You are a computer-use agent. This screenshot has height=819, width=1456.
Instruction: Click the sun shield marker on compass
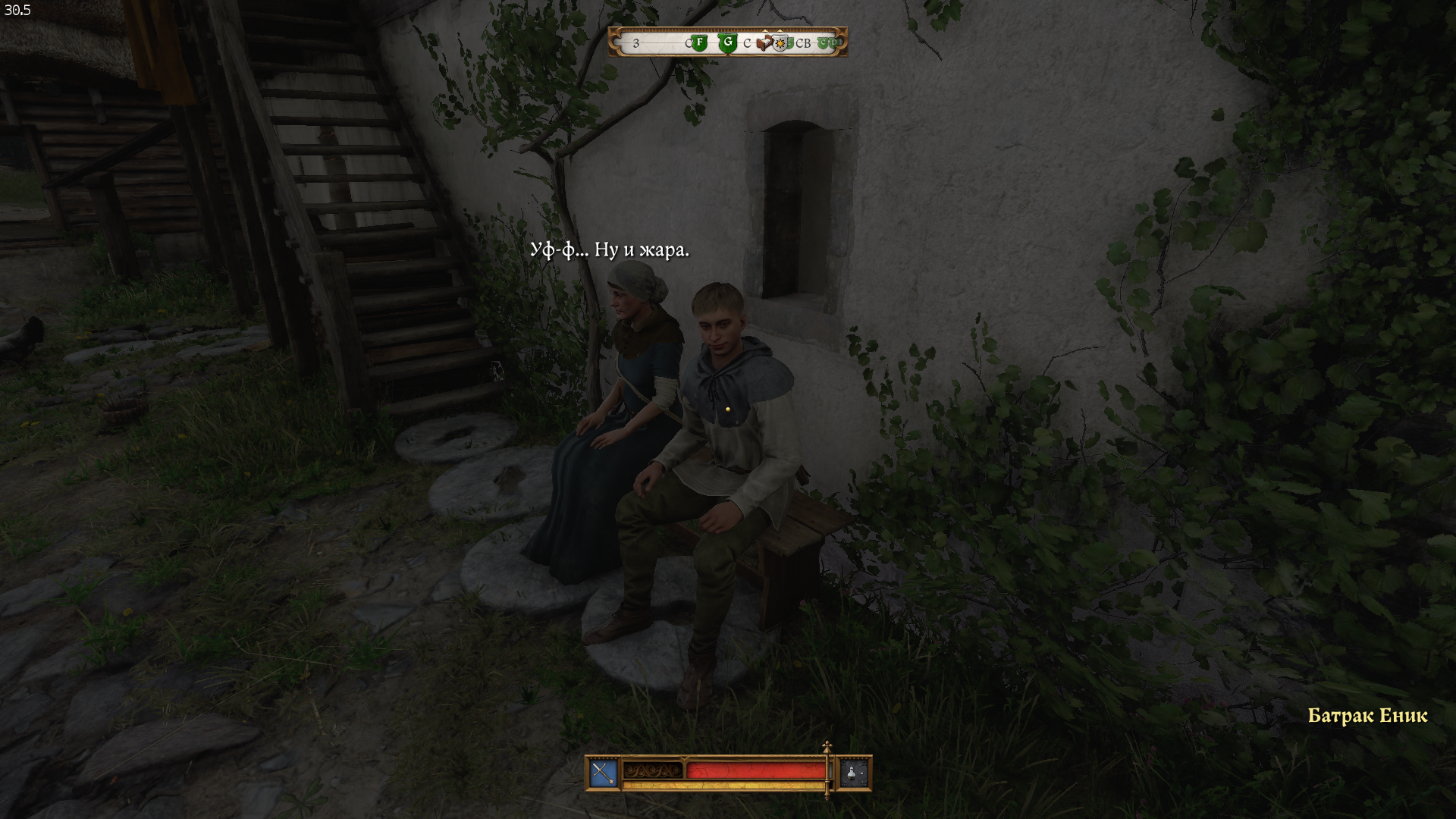click(780, 44)
